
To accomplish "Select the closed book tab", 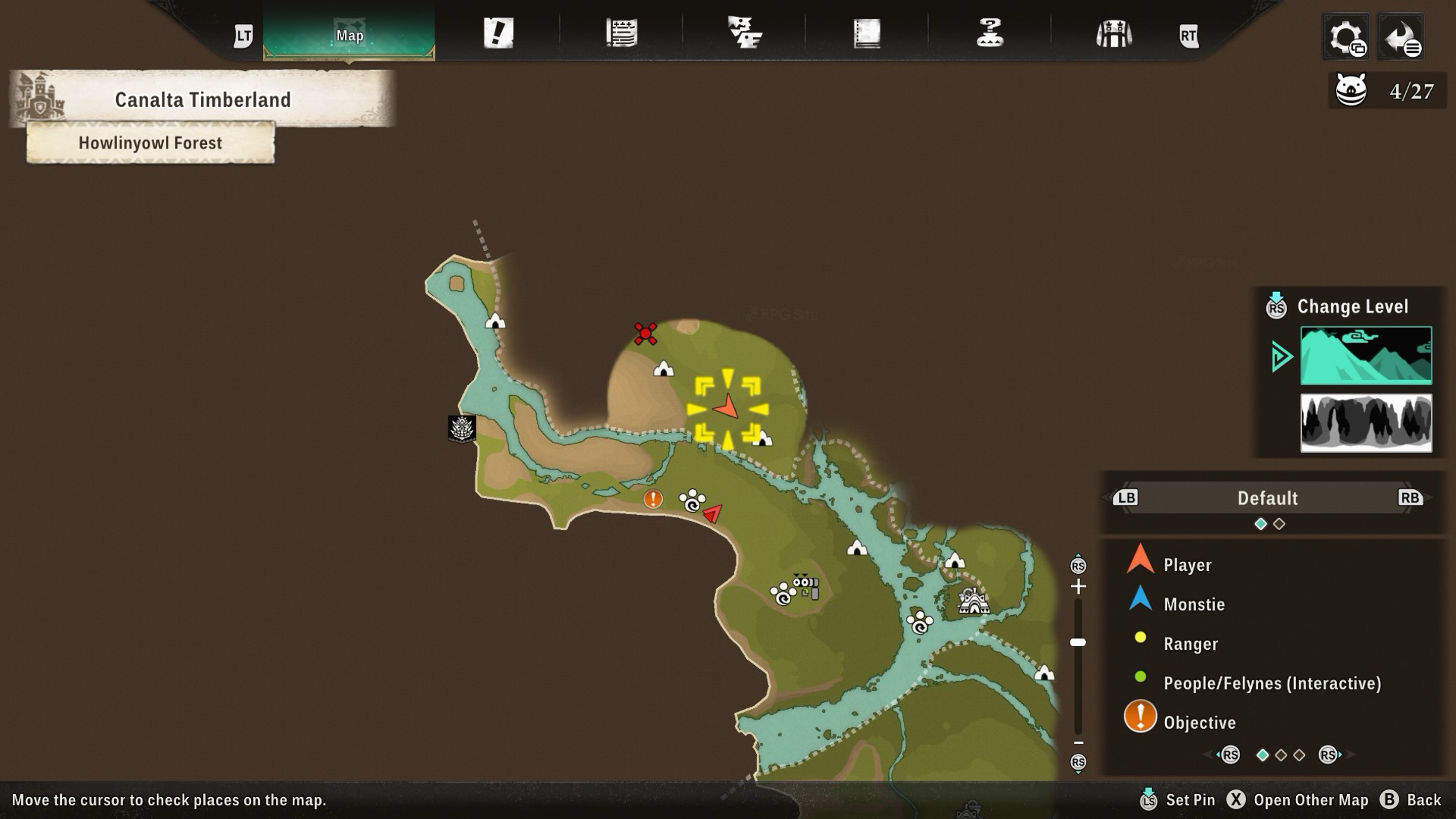I will (867, 33).
